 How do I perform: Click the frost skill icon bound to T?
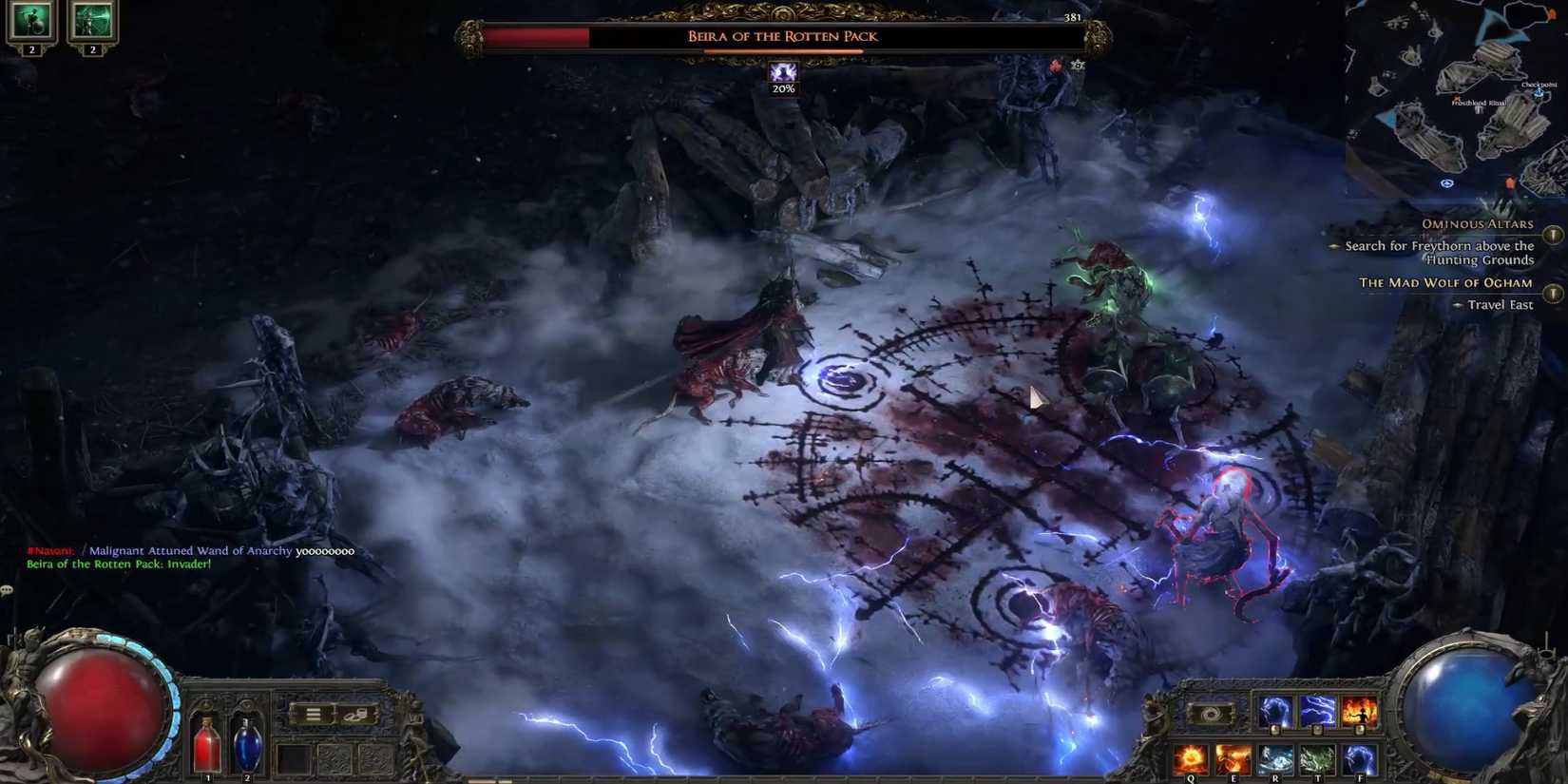(1317, 757)
